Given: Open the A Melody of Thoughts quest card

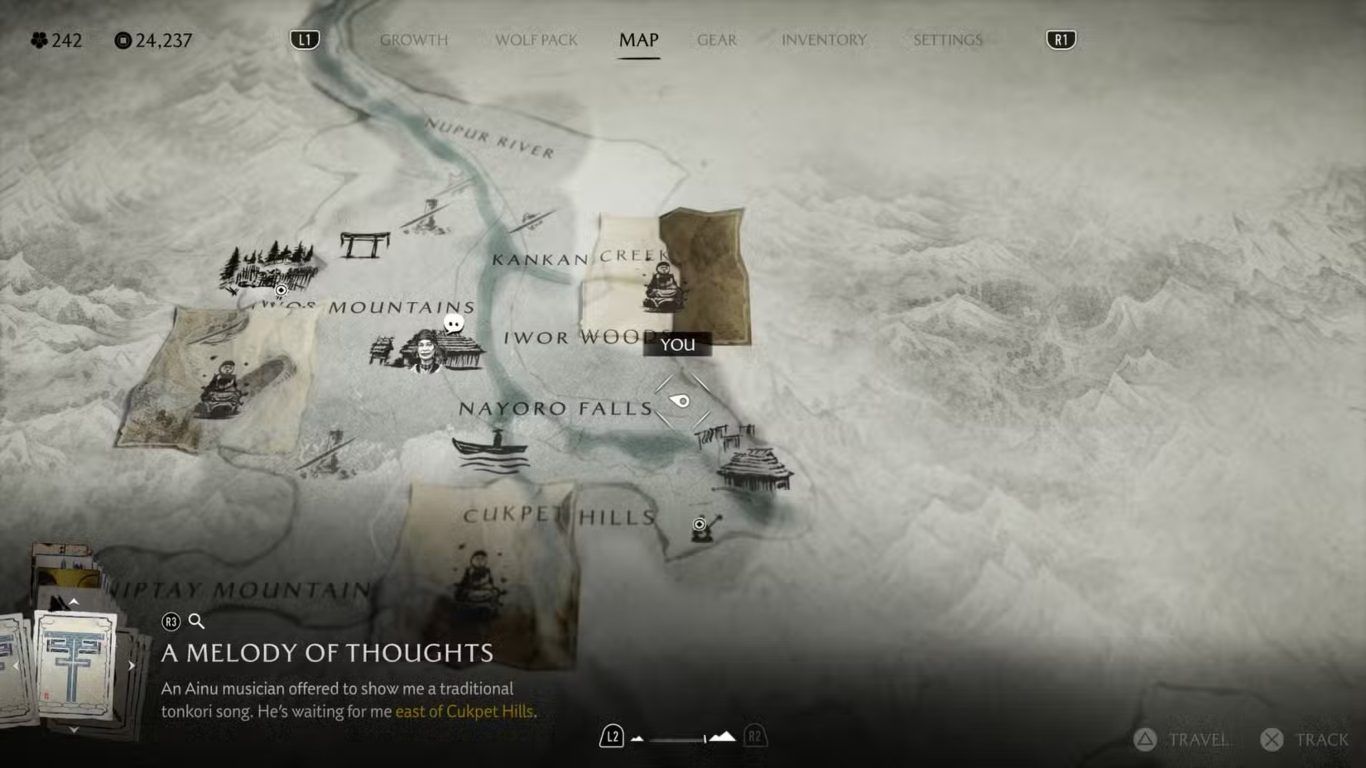Looking at the screenshot, I should (76, 665).
